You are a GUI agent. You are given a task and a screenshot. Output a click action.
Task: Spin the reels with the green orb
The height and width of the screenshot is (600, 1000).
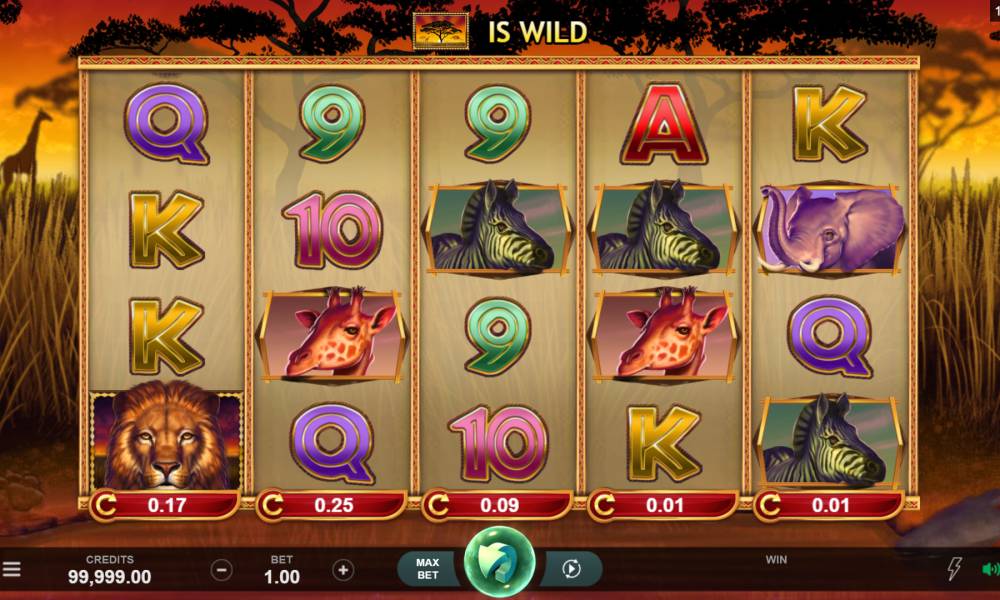(499, 567)
